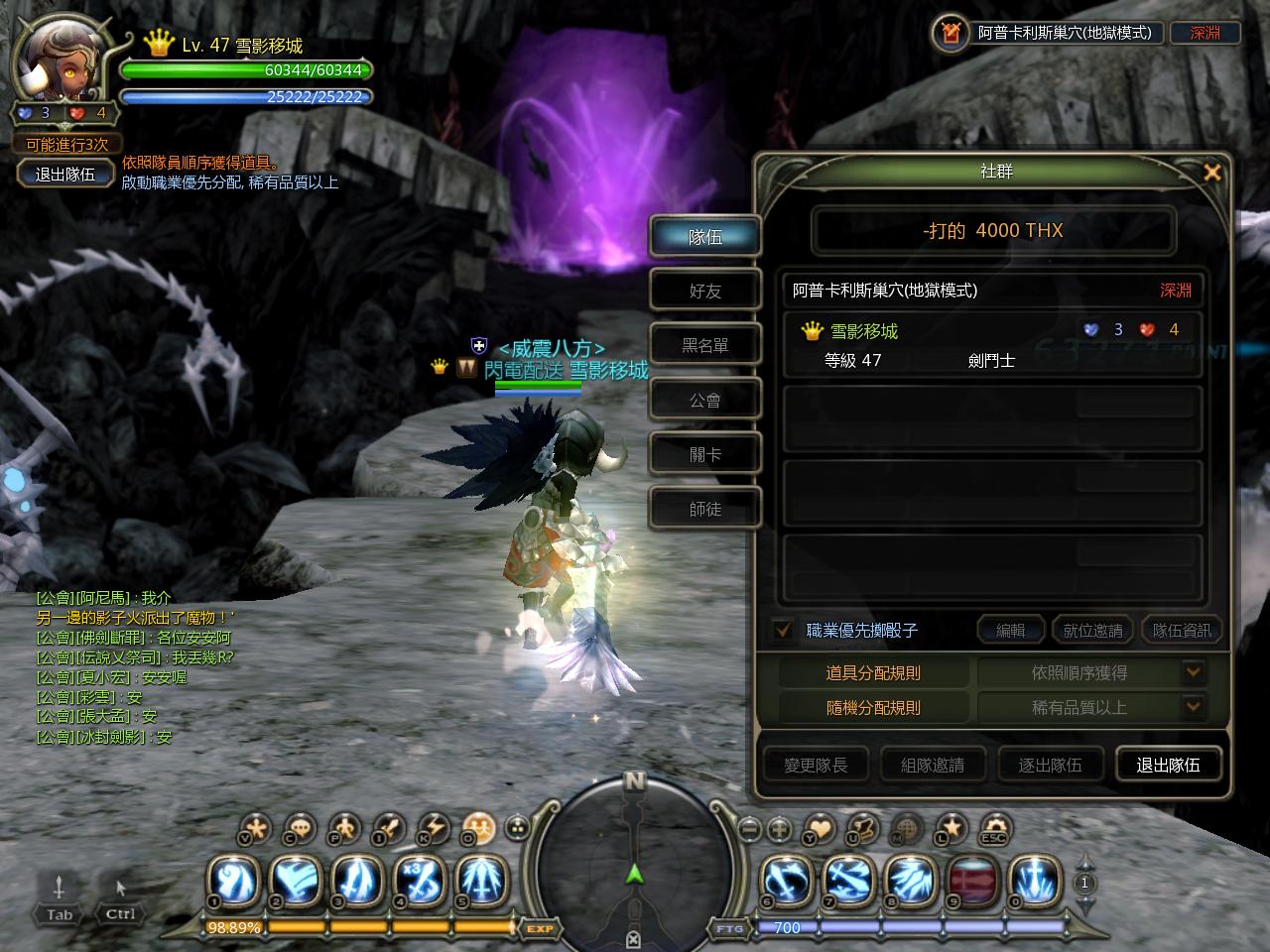Open the ESC gear system menu icon
The height and width of the screenshot is (952, 1270).
click(994, 828)
